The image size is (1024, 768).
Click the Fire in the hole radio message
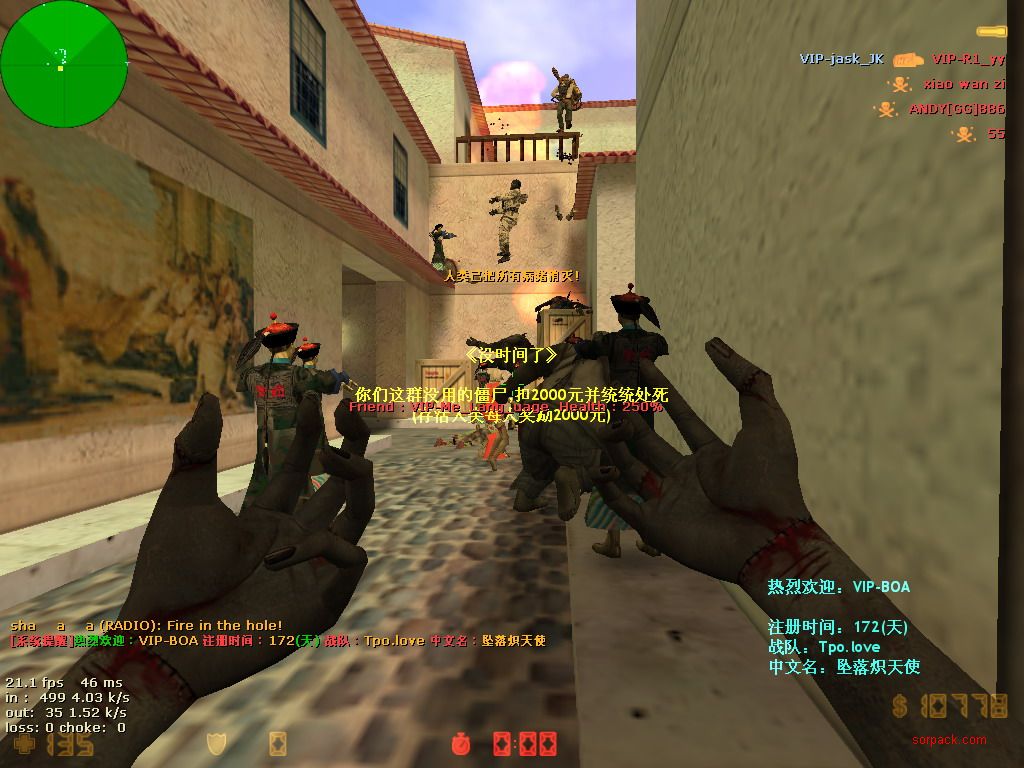pyautogui.click(x=146, y=625)
